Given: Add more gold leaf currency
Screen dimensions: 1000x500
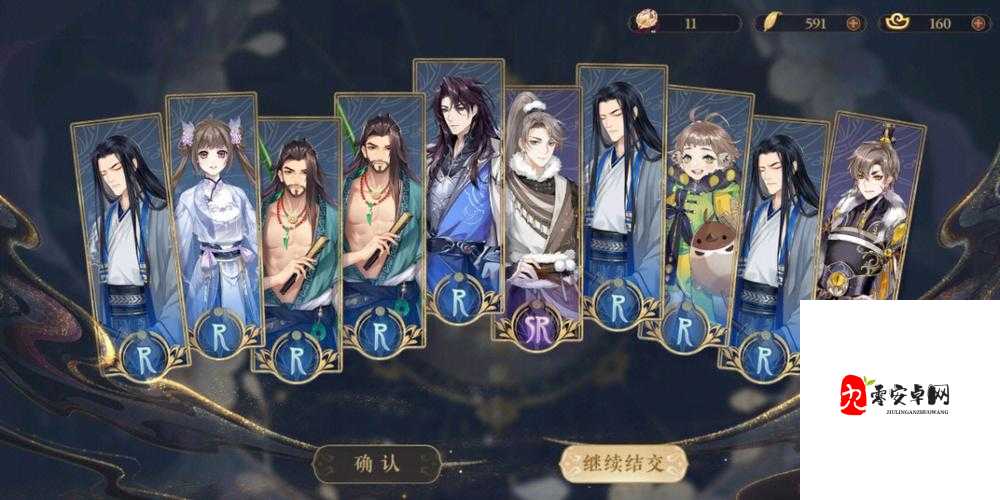Looking at the screenshot, I should pos(853,23).
